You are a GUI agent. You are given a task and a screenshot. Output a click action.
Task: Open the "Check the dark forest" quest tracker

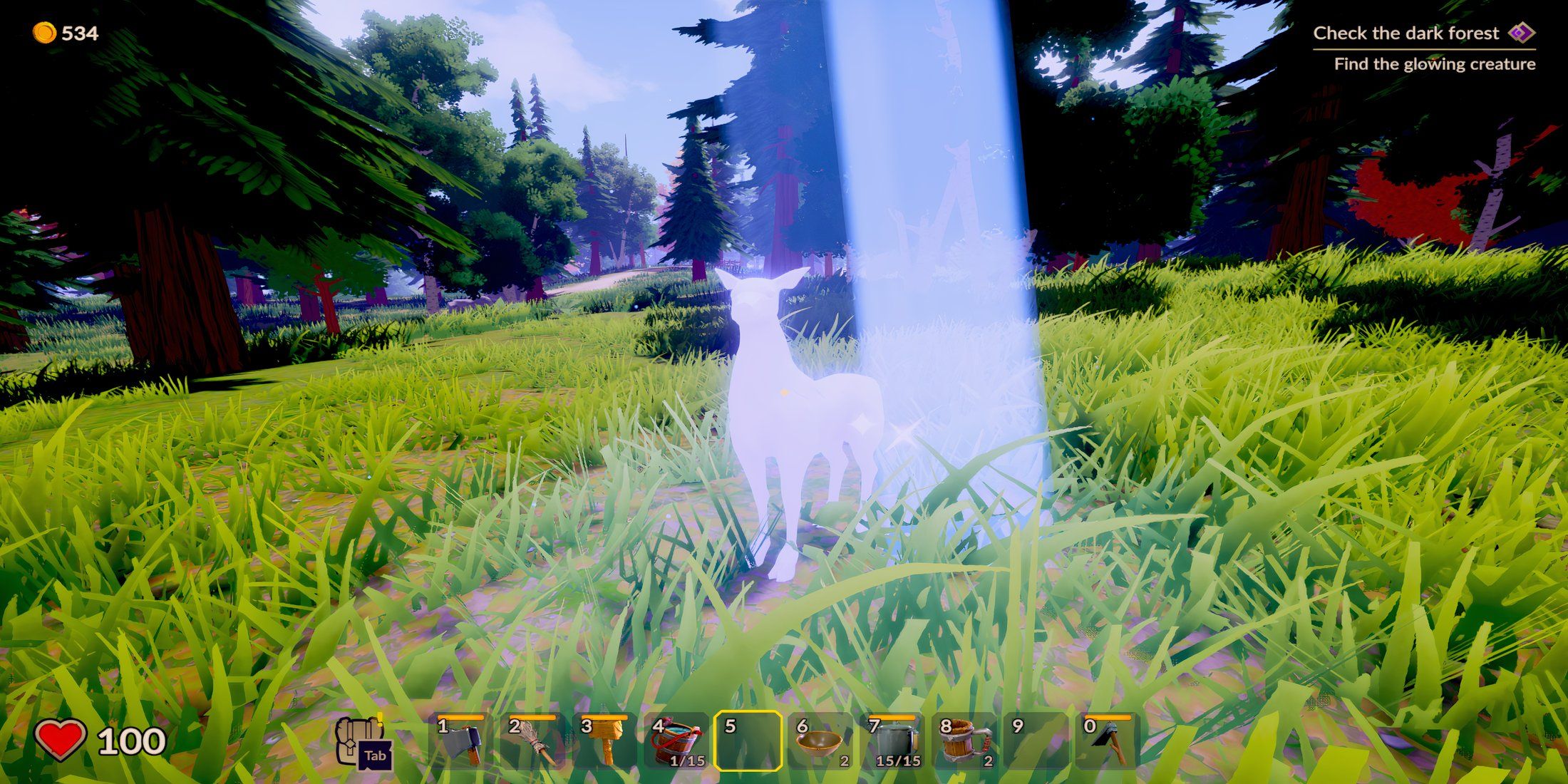[x=1405, y=33]
